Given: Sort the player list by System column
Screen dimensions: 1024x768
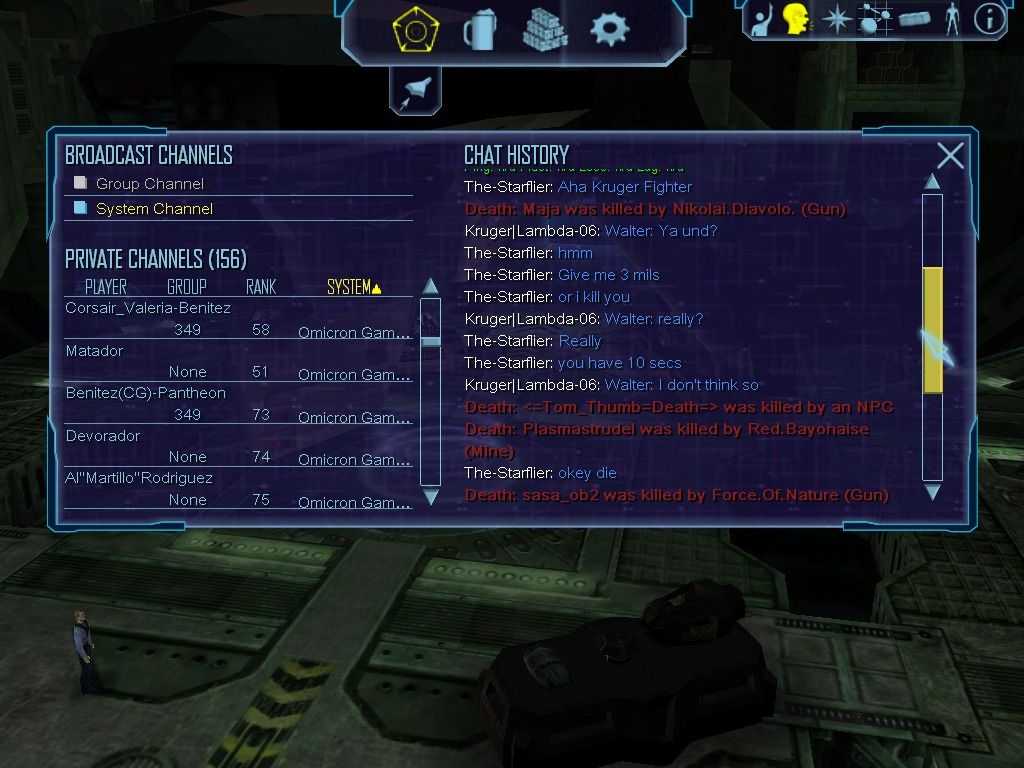Looking at the screenshot, I should point(353,288).
